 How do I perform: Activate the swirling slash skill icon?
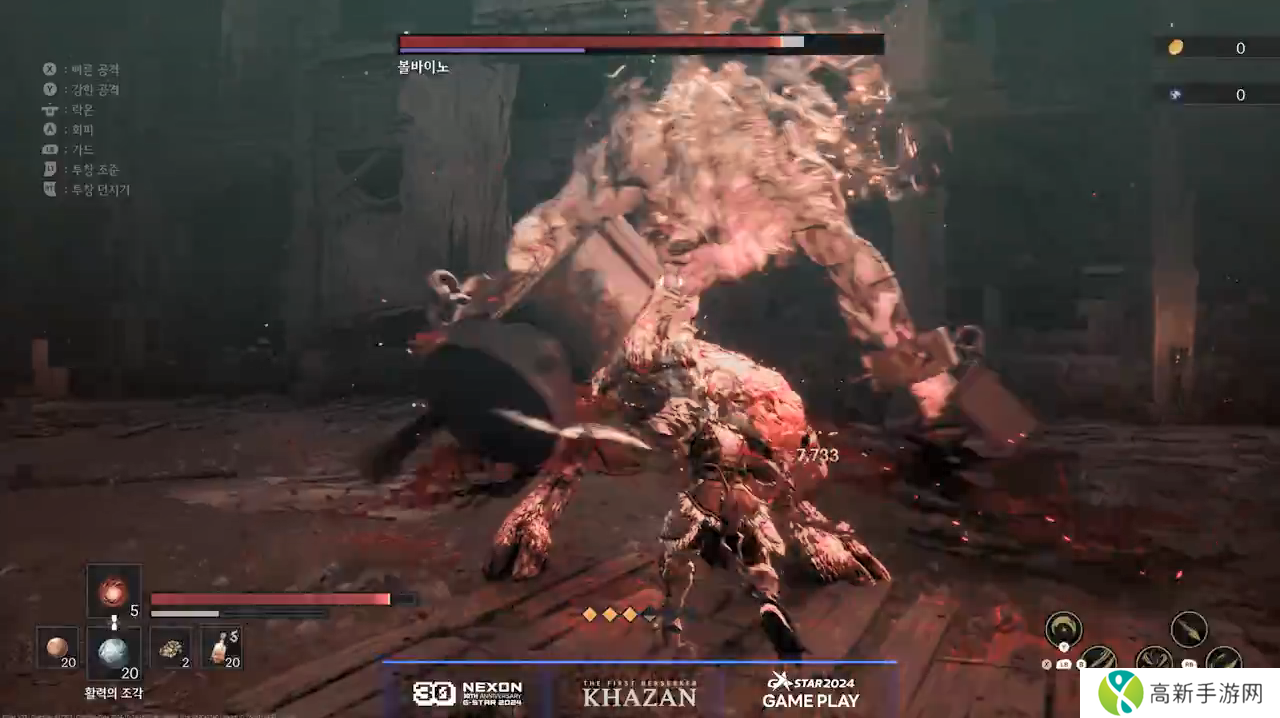coord(1063,629)
